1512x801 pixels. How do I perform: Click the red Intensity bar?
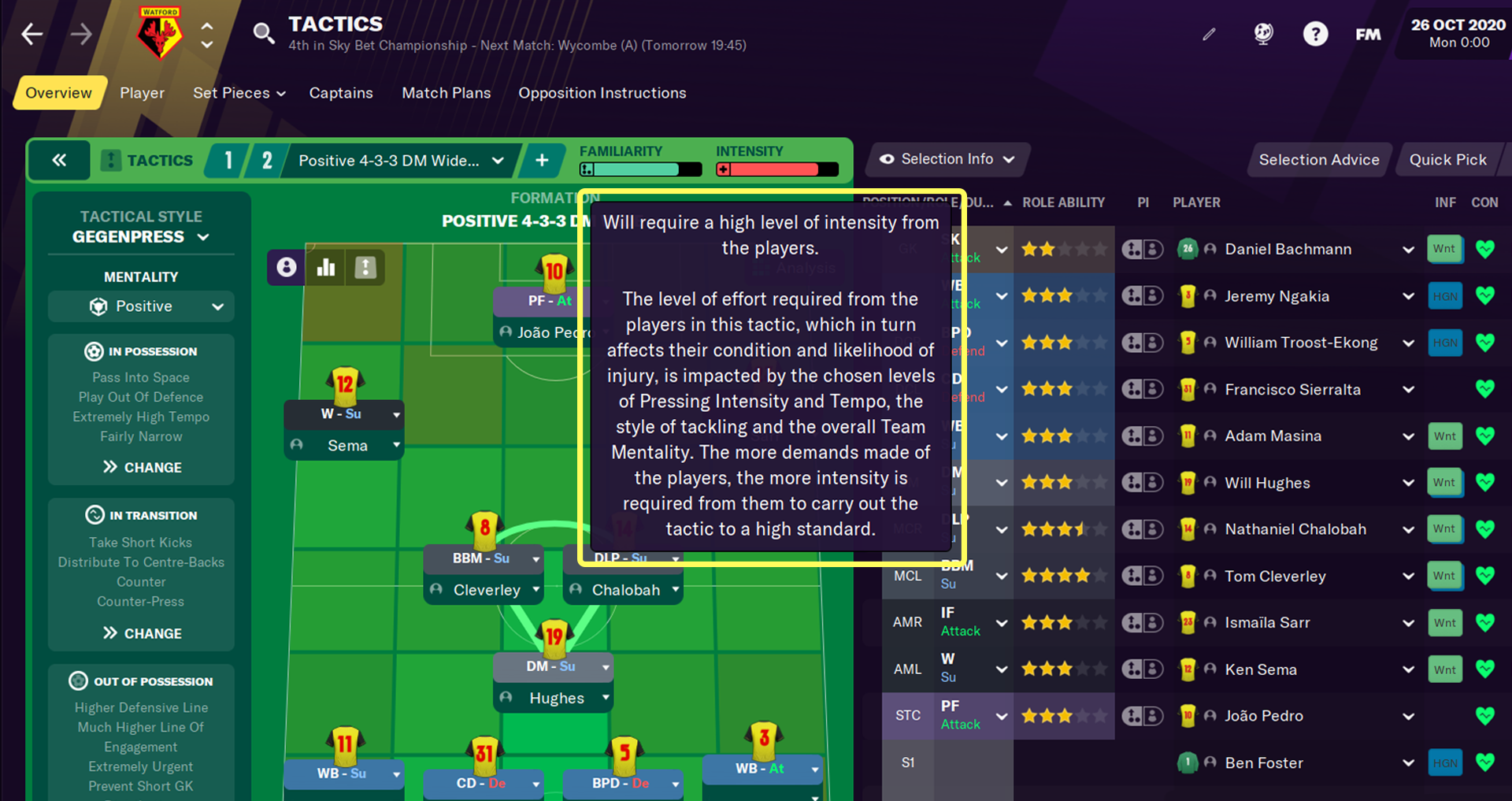pos(776,169)
